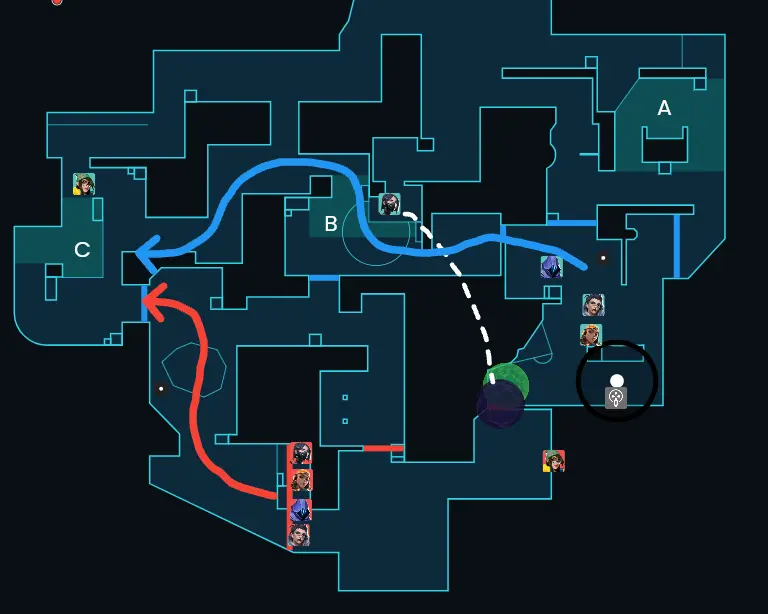The width and height of the screenshot is (768, 614).
Task: Pick the bottom agent in the red stack
Action: (300, 537)
